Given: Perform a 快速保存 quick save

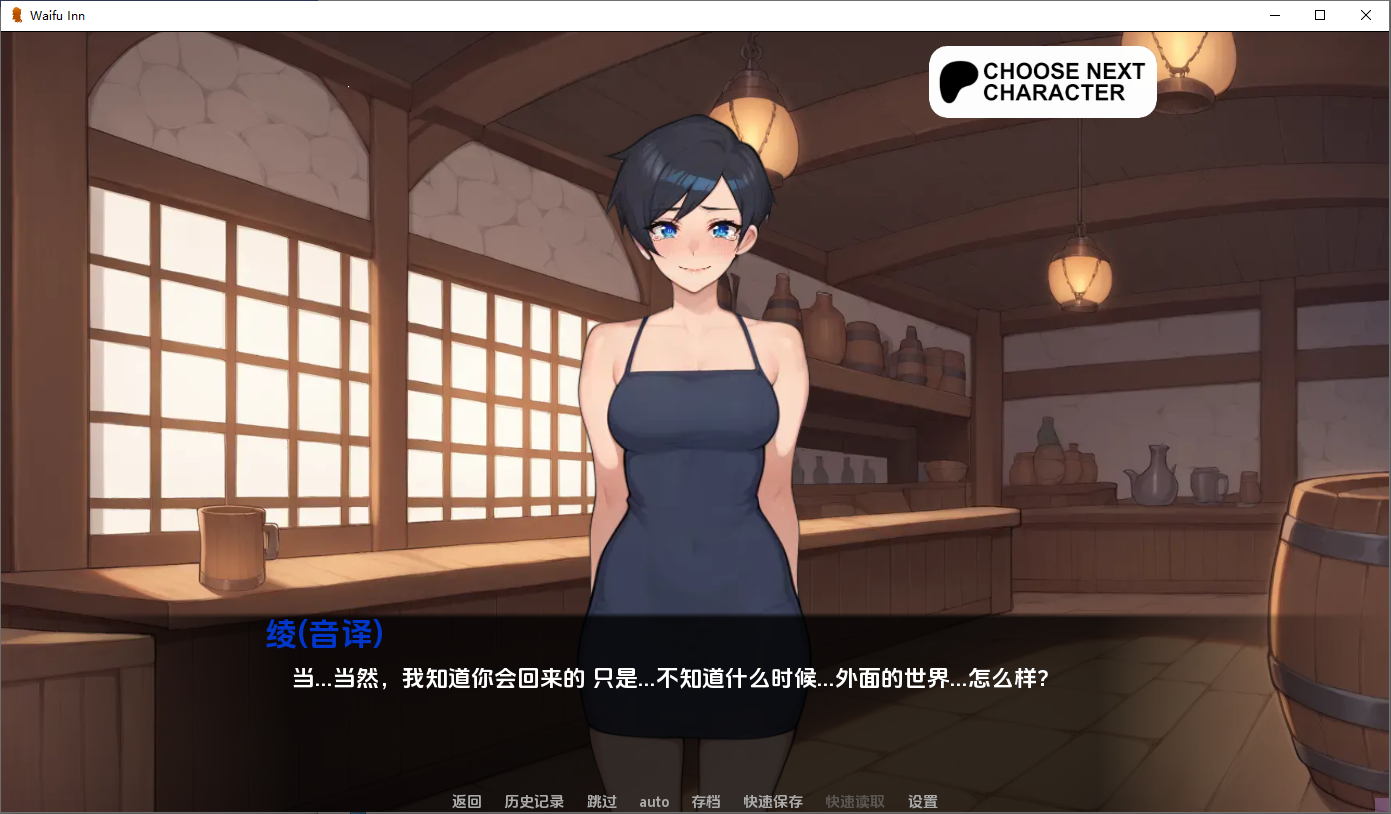Looking at the screenshot, I should [771, 801].
